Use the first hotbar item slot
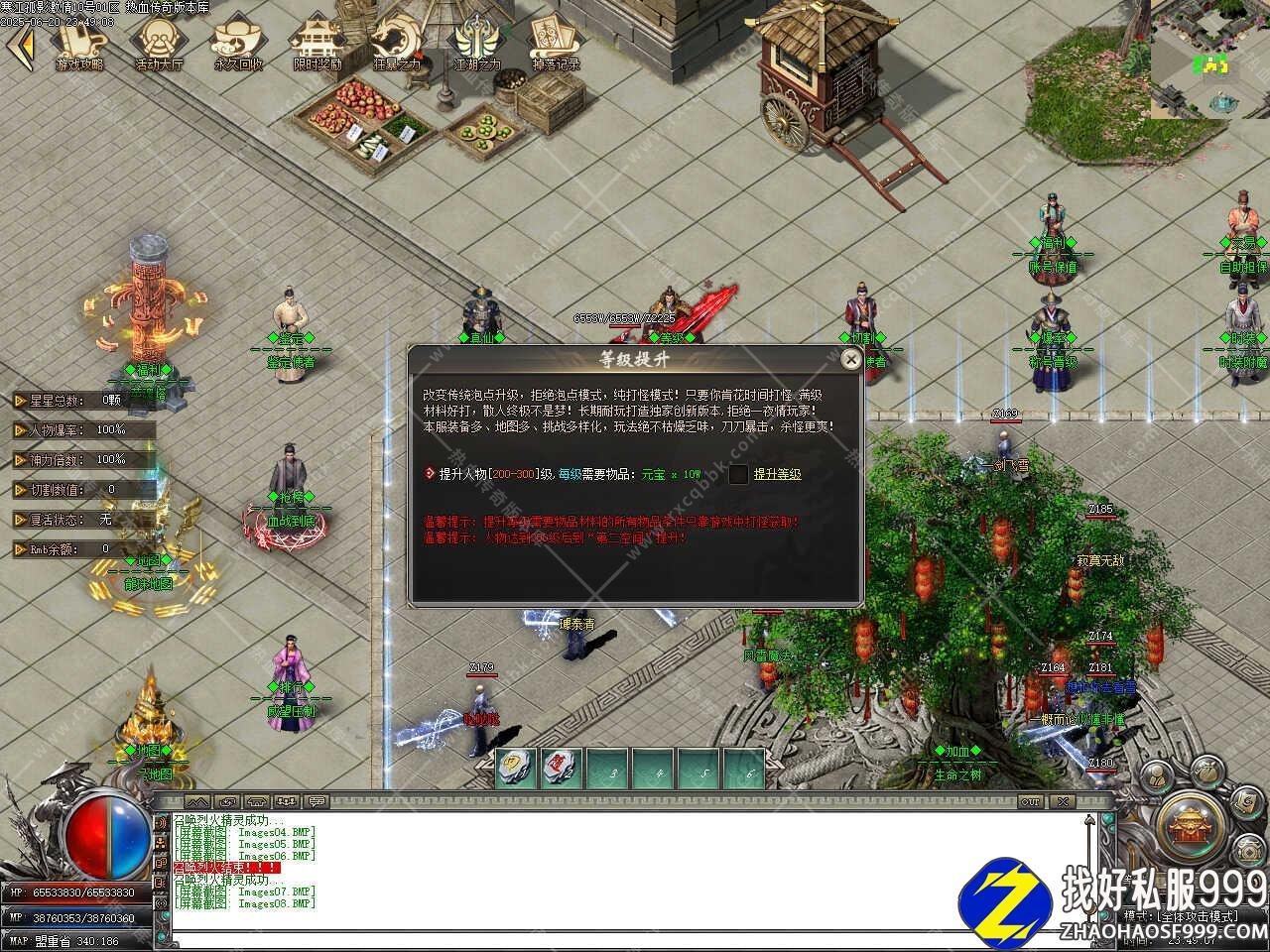Screen dimensions: 1270x952 516,769
